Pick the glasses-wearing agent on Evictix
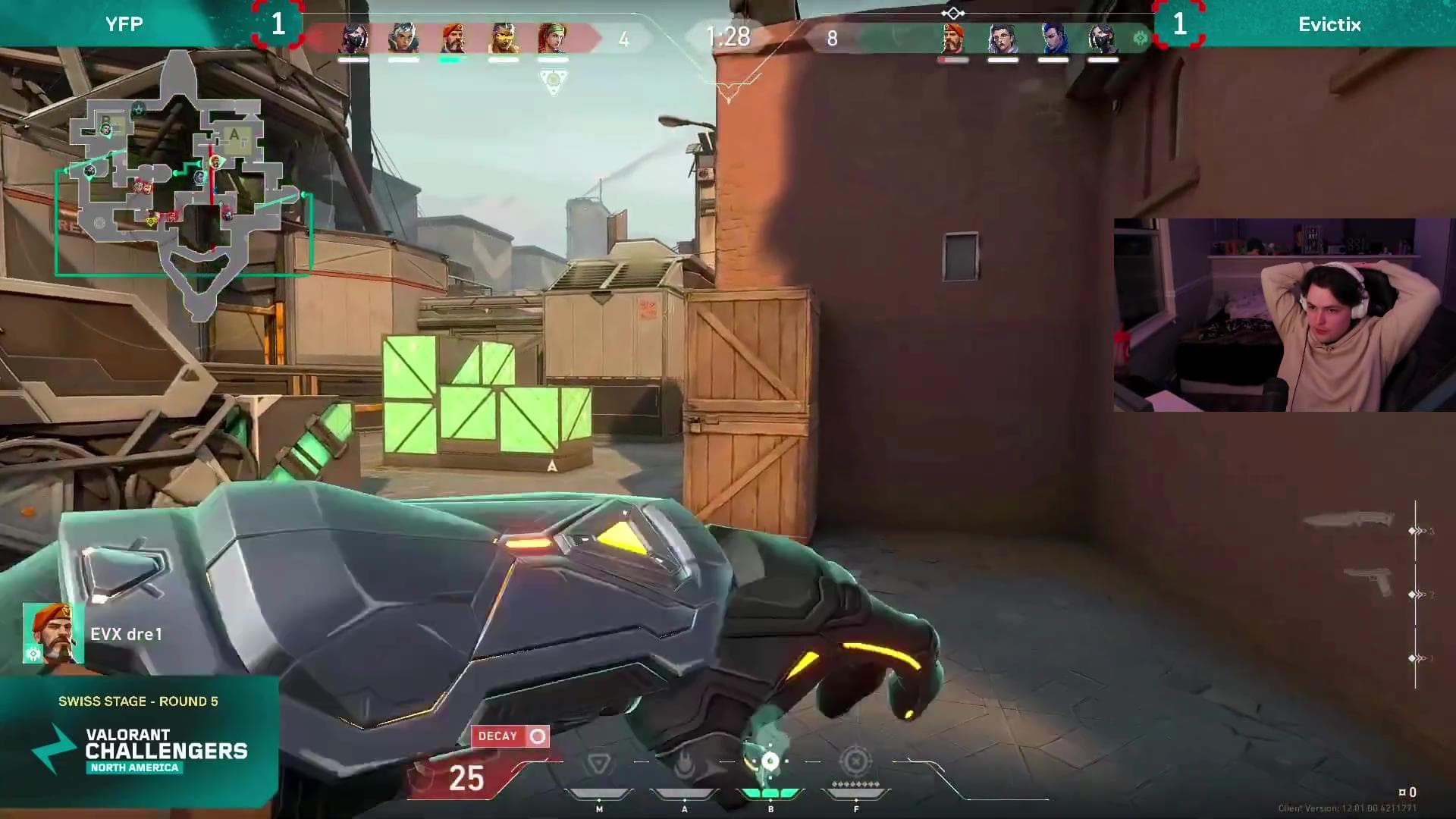Image resolution: width=1456 pixels, height=819 pixels. point(1003,38)
